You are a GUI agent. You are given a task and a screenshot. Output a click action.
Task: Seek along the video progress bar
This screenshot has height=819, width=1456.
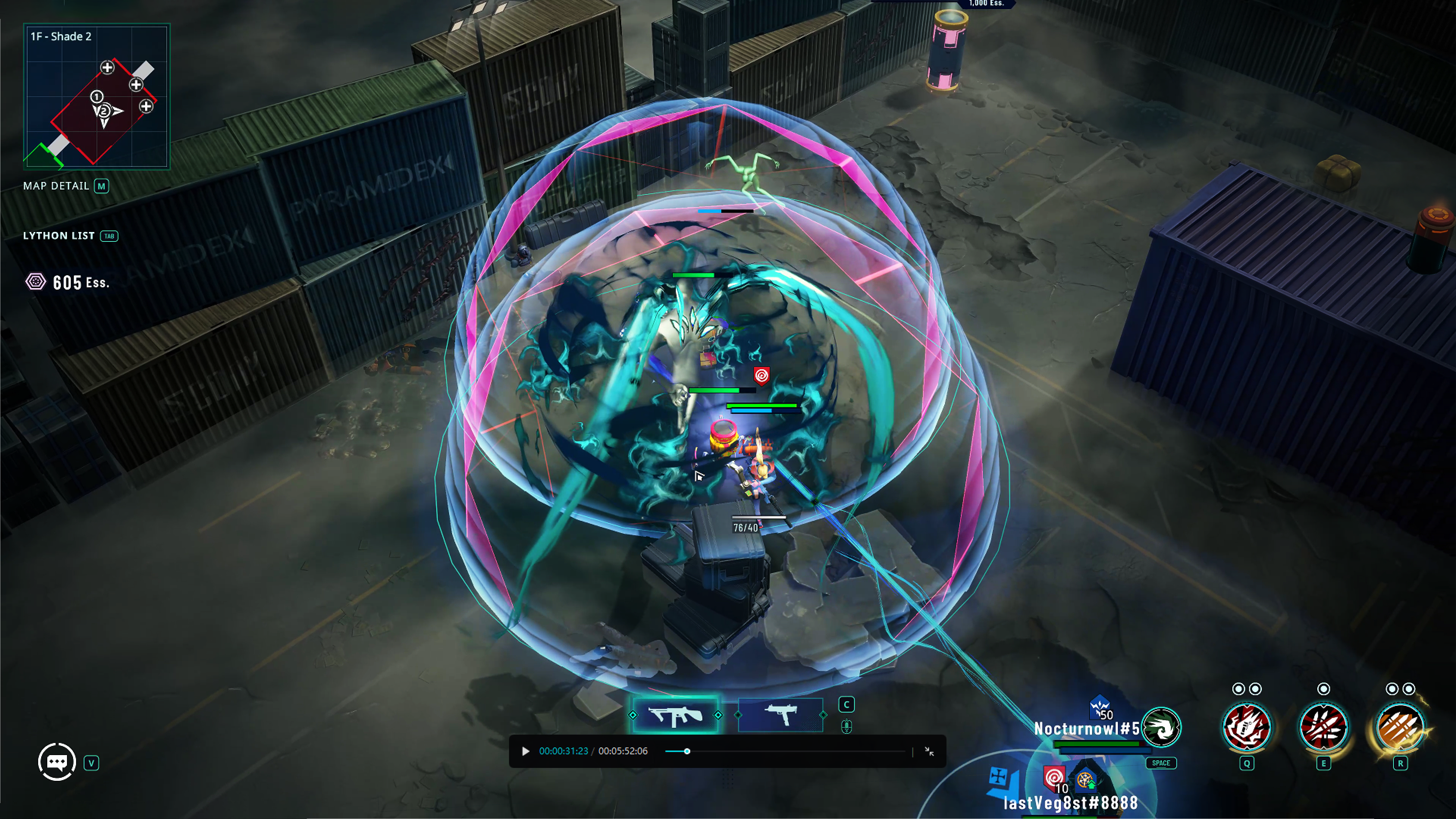click(786, 751)
